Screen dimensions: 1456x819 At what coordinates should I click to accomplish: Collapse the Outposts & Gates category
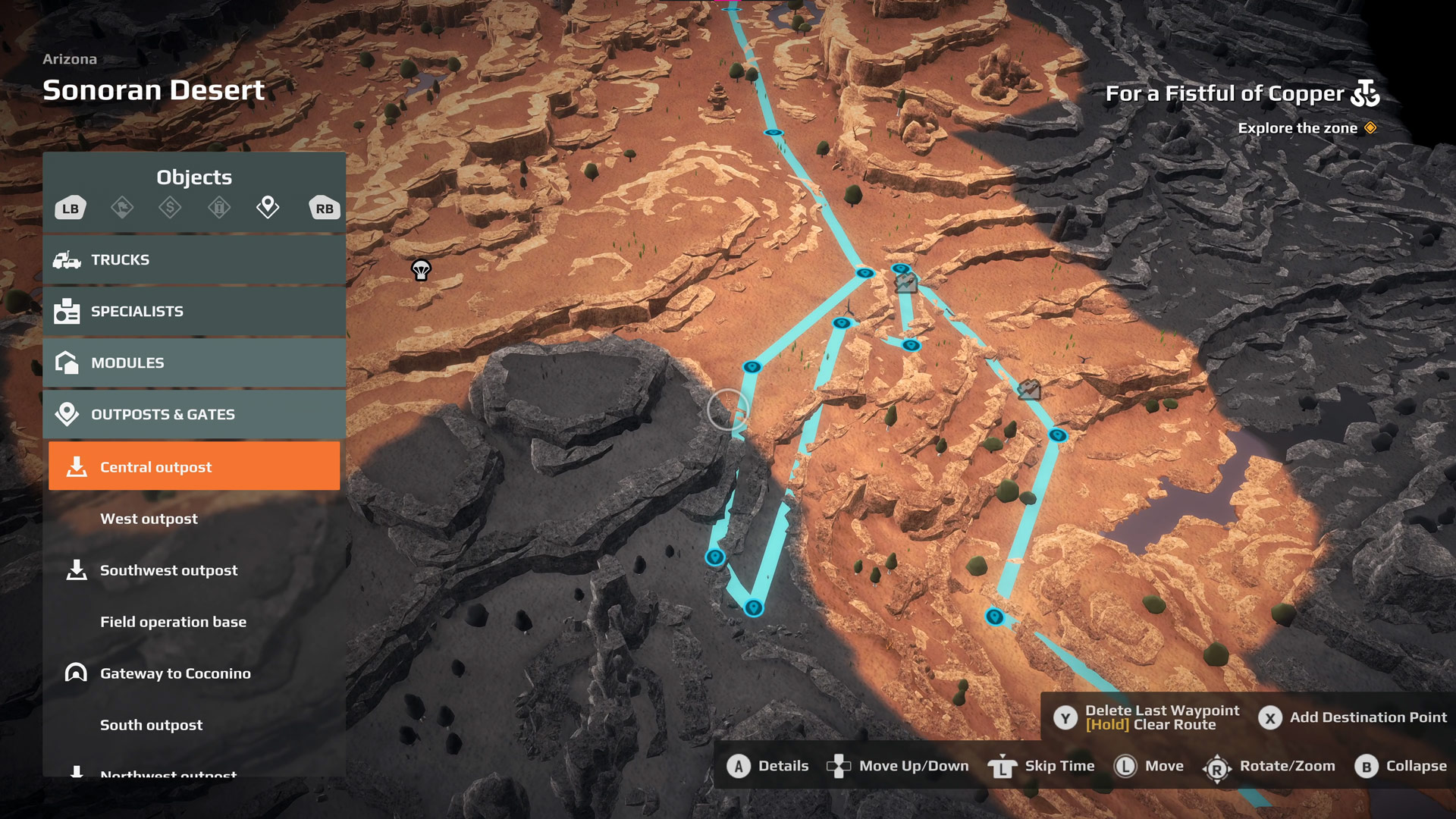pos(194,414)
